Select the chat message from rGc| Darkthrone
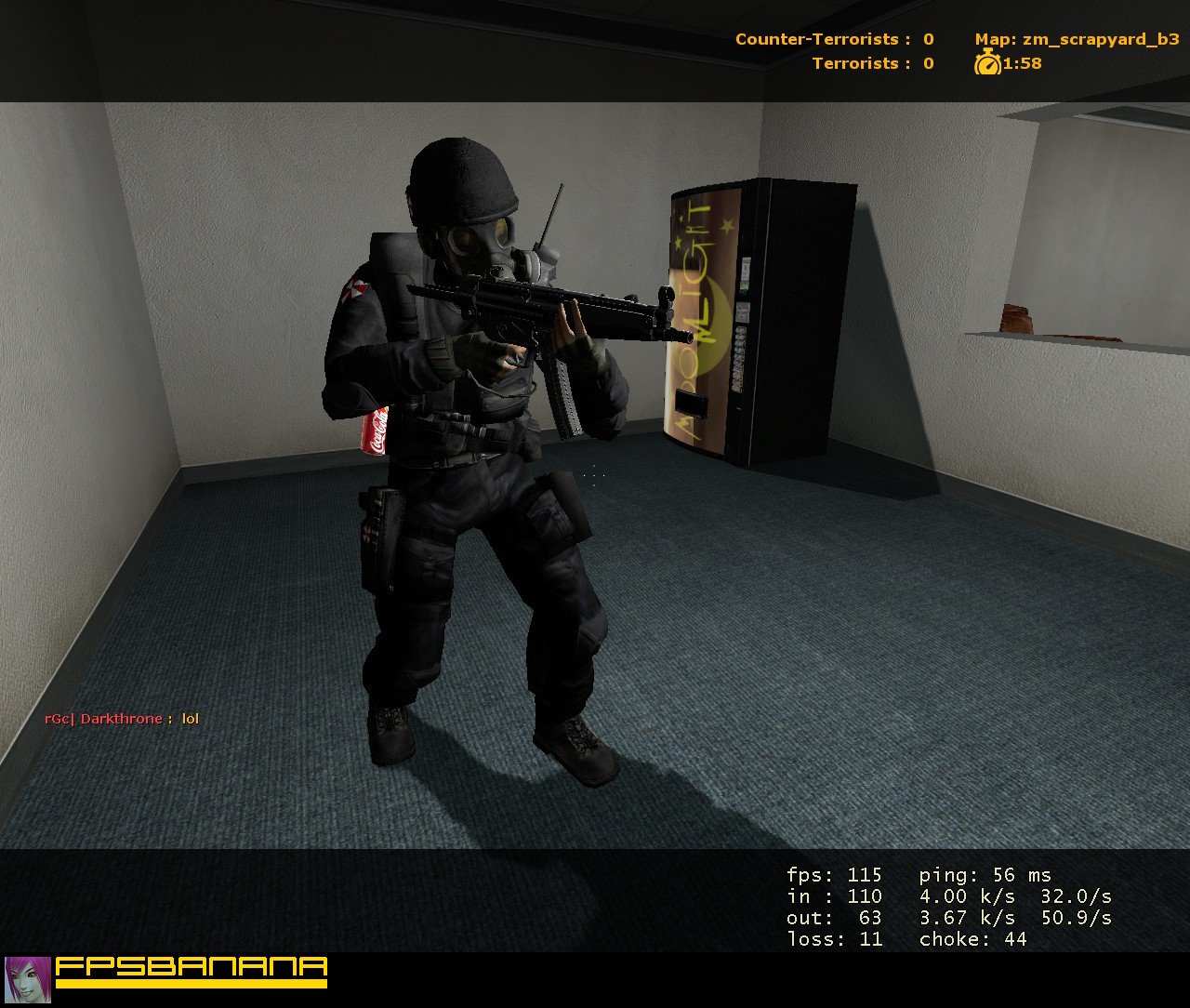The image size is (1190, 1008). tap(121, 718)
